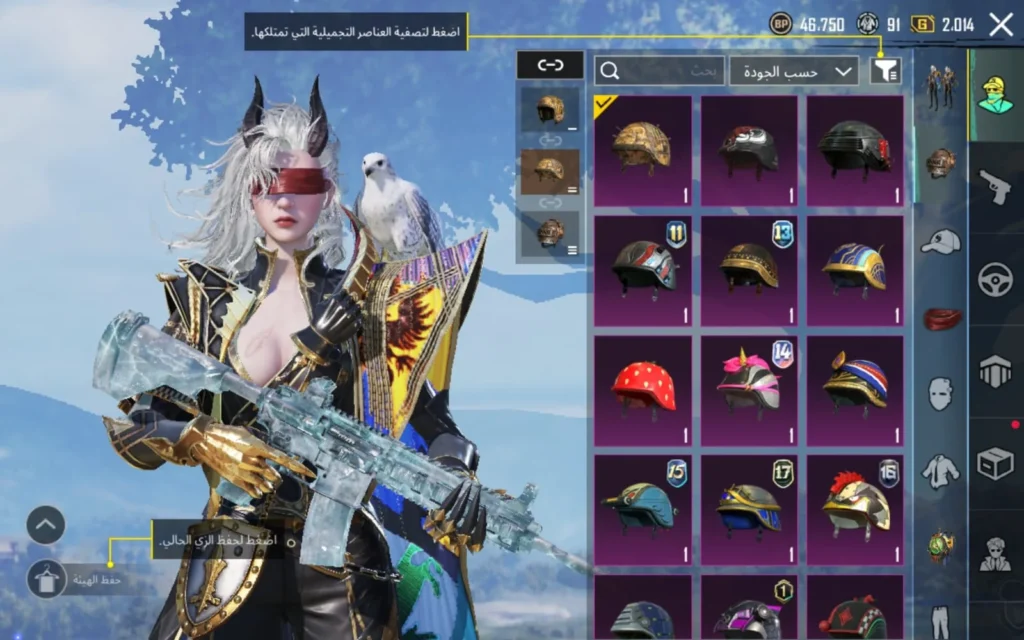
Task: Open the sort-by-quality dropdown
Action: [x=794, y=70]
